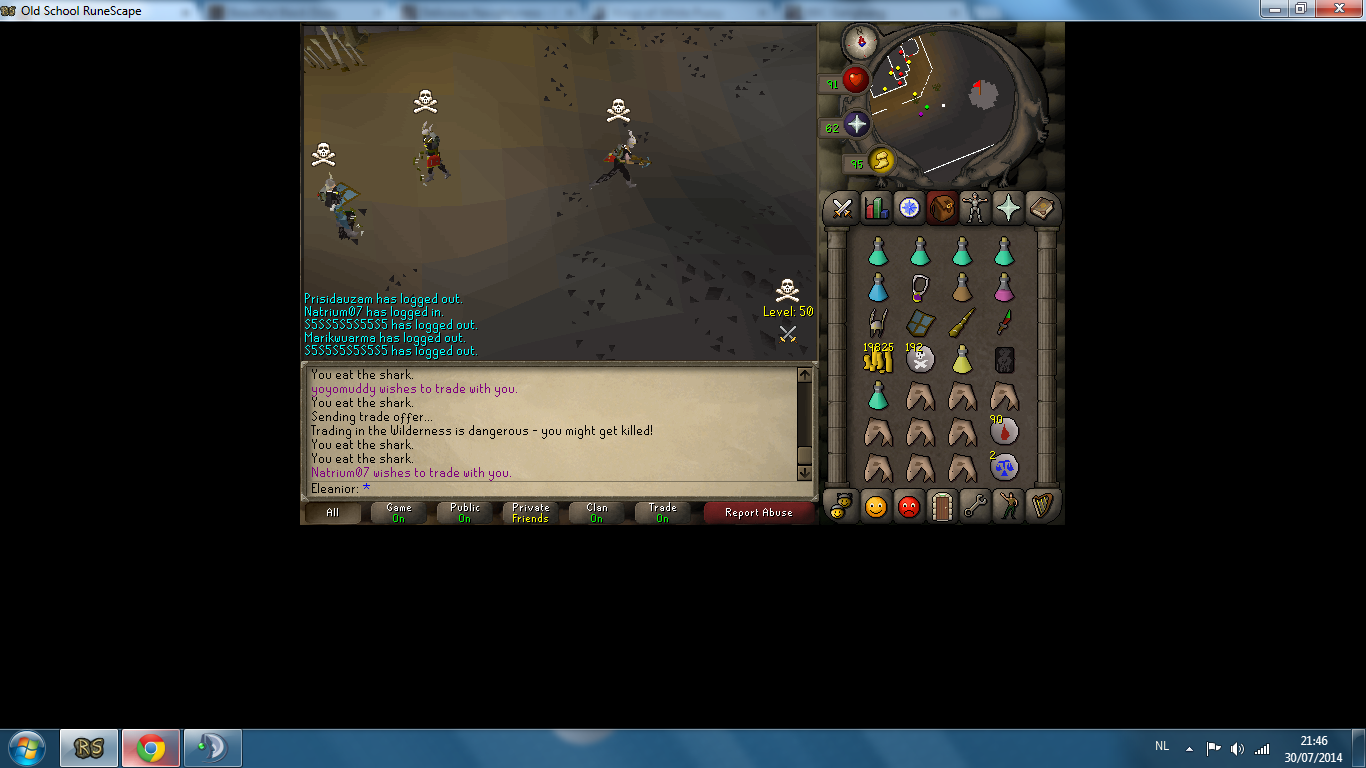The height and width of the screenshot is (768, 1366).
Task: Open the Worn Equipment tab
Action: [x=975, y=208]
